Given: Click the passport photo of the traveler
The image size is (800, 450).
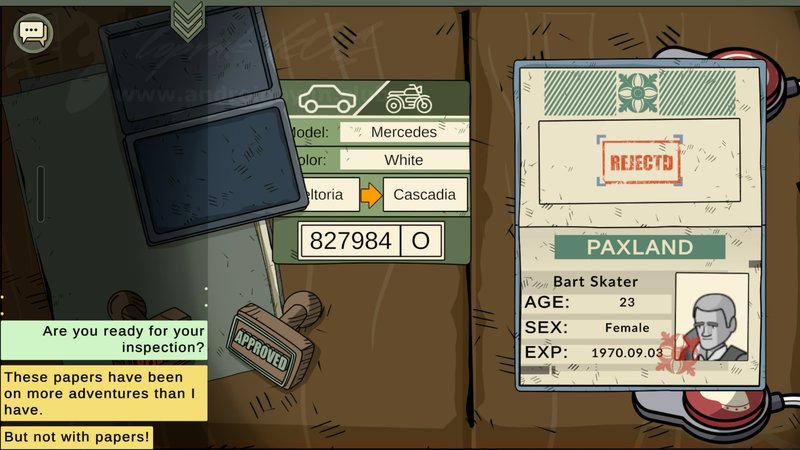Looking at the screenshot, I should click(711, 320).
